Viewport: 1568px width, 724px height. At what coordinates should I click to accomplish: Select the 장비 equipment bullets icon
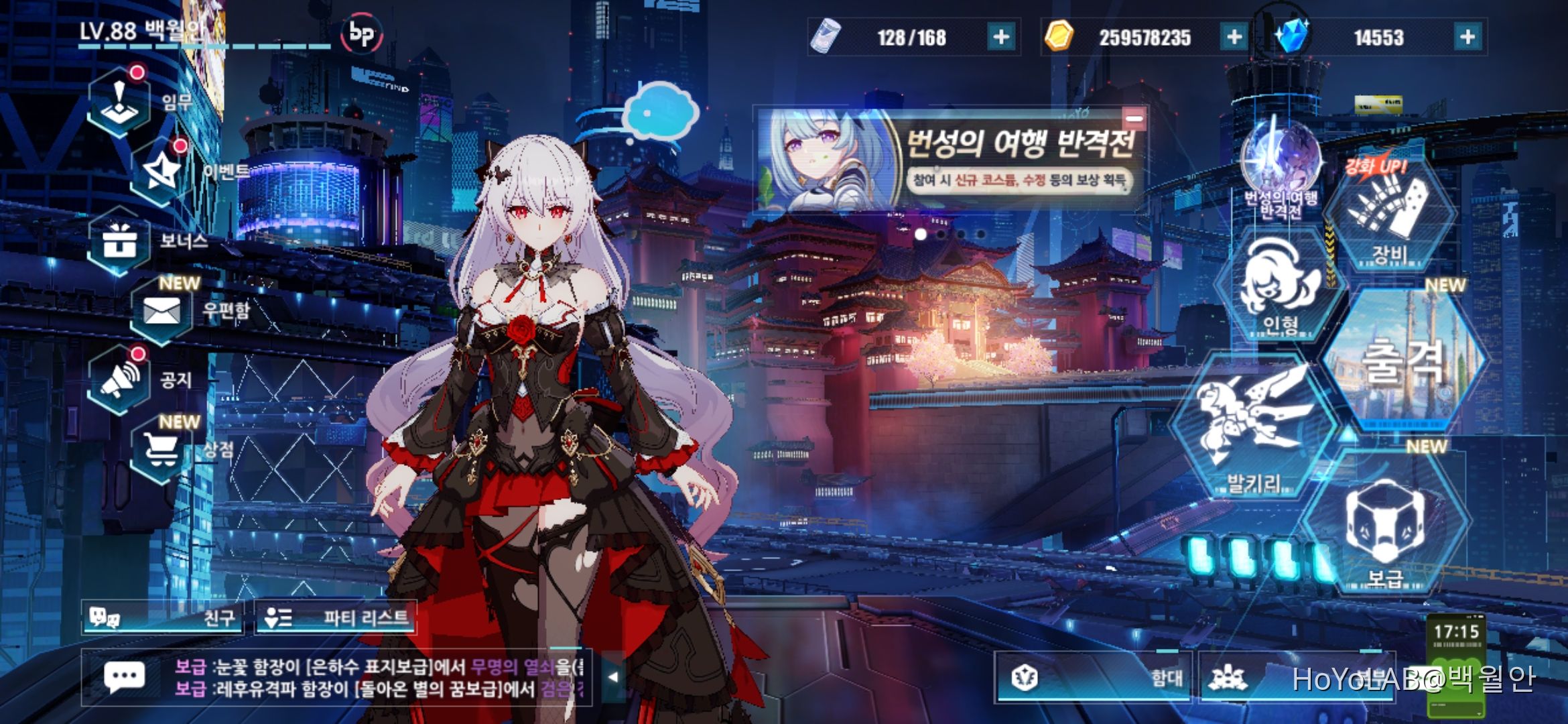[x=1390, y=215]
